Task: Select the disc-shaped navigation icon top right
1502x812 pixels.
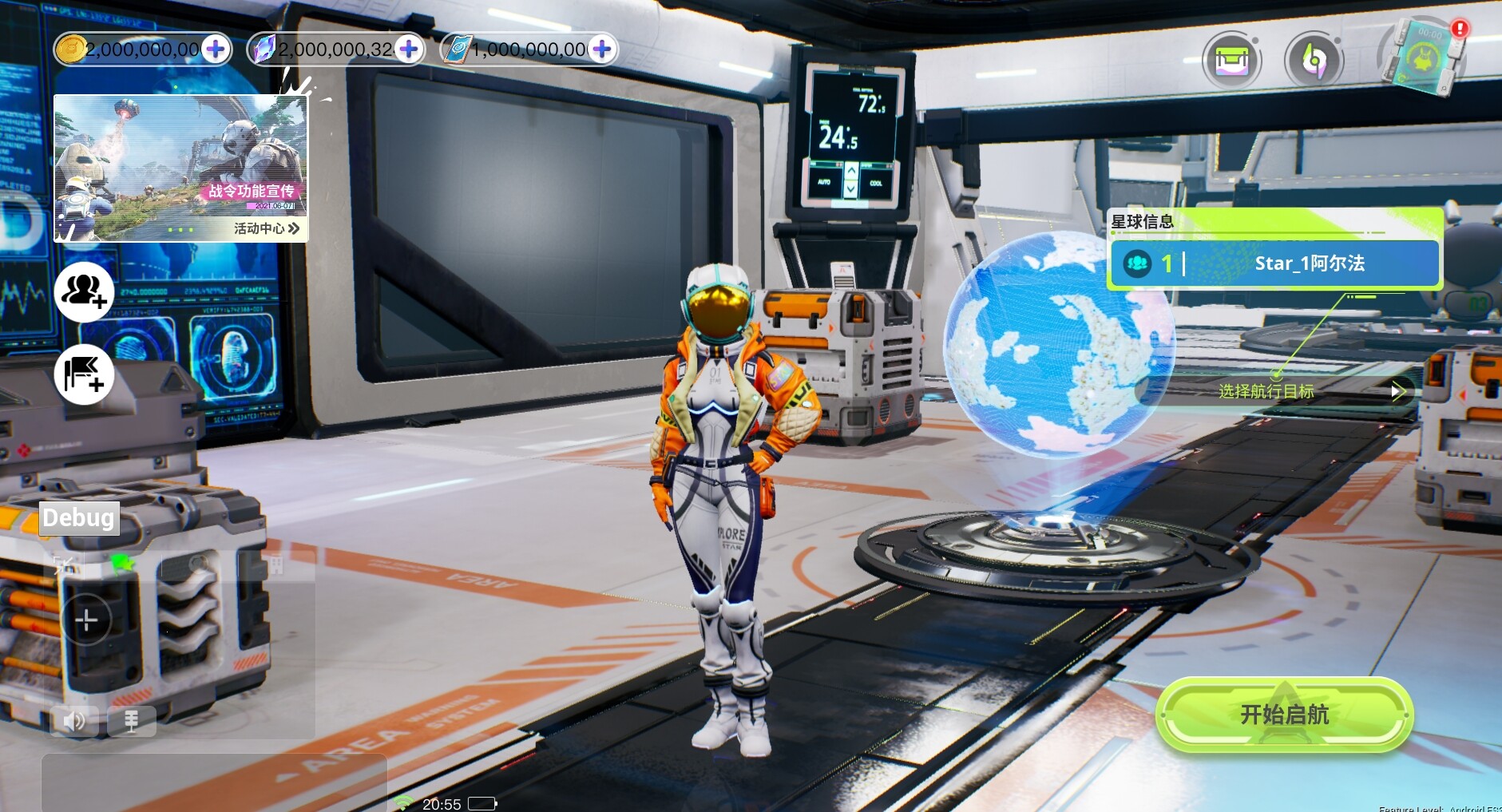Action: click(x=1313, y=60)
